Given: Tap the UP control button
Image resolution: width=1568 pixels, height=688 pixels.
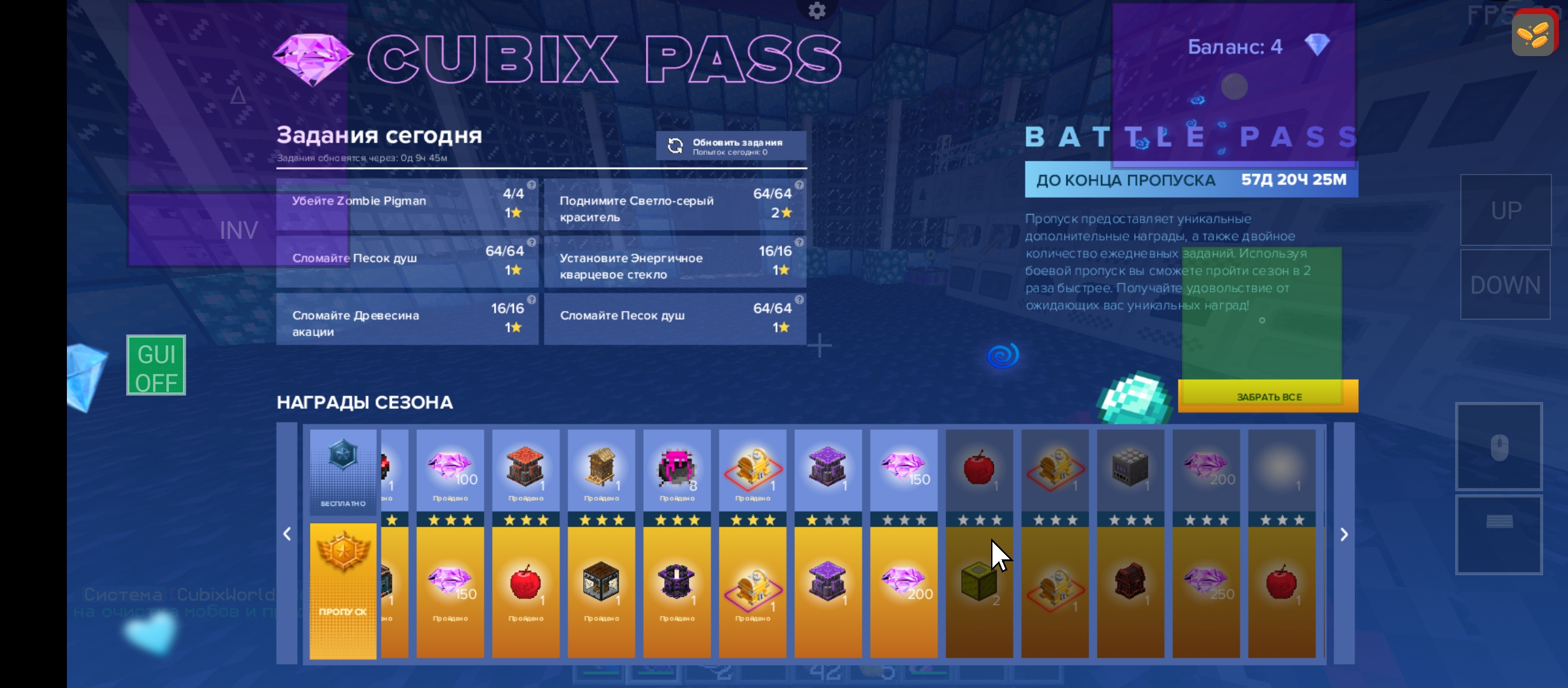Looking at the screenshot, I should (1506, 210).
